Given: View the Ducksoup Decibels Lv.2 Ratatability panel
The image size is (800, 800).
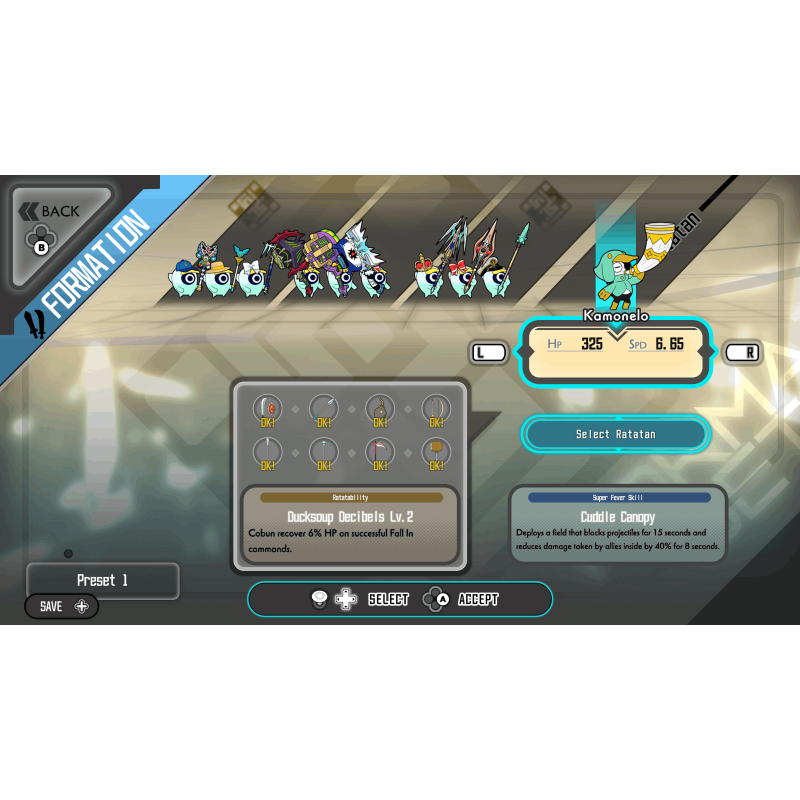Looking at the screenshot, I should tap(350, 524).
